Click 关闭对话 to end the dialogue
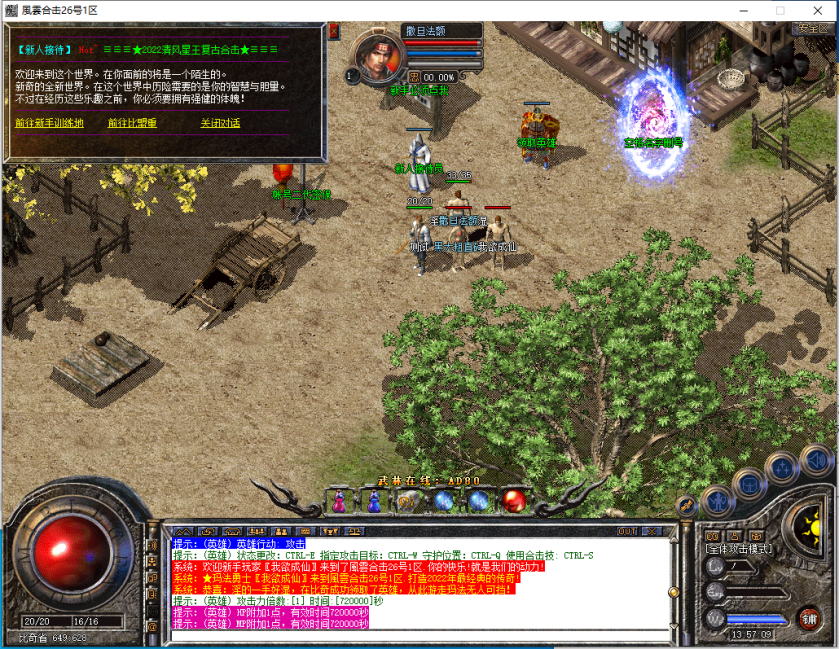 pos(220,123)
